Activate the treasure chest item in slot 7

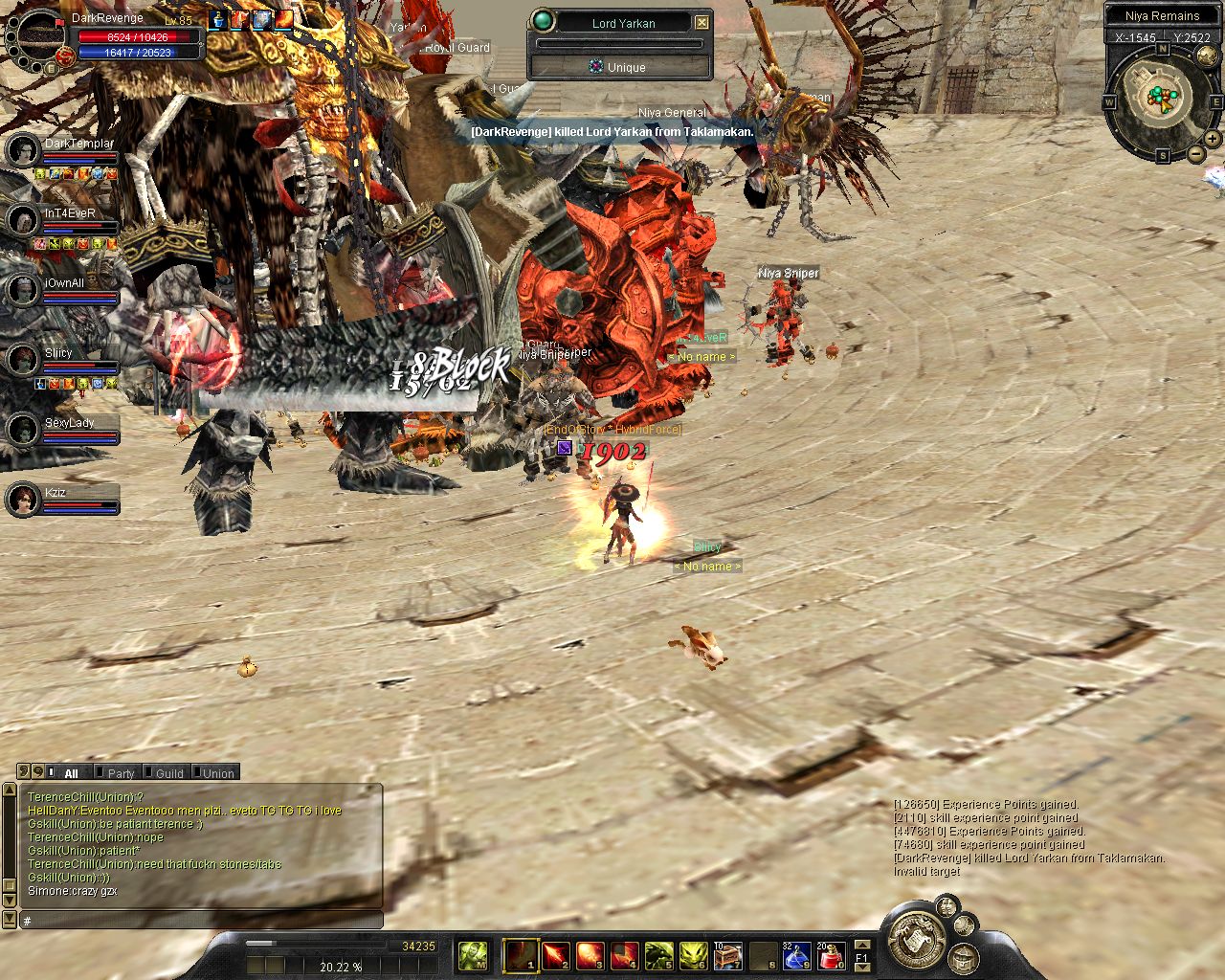[727, 955]
